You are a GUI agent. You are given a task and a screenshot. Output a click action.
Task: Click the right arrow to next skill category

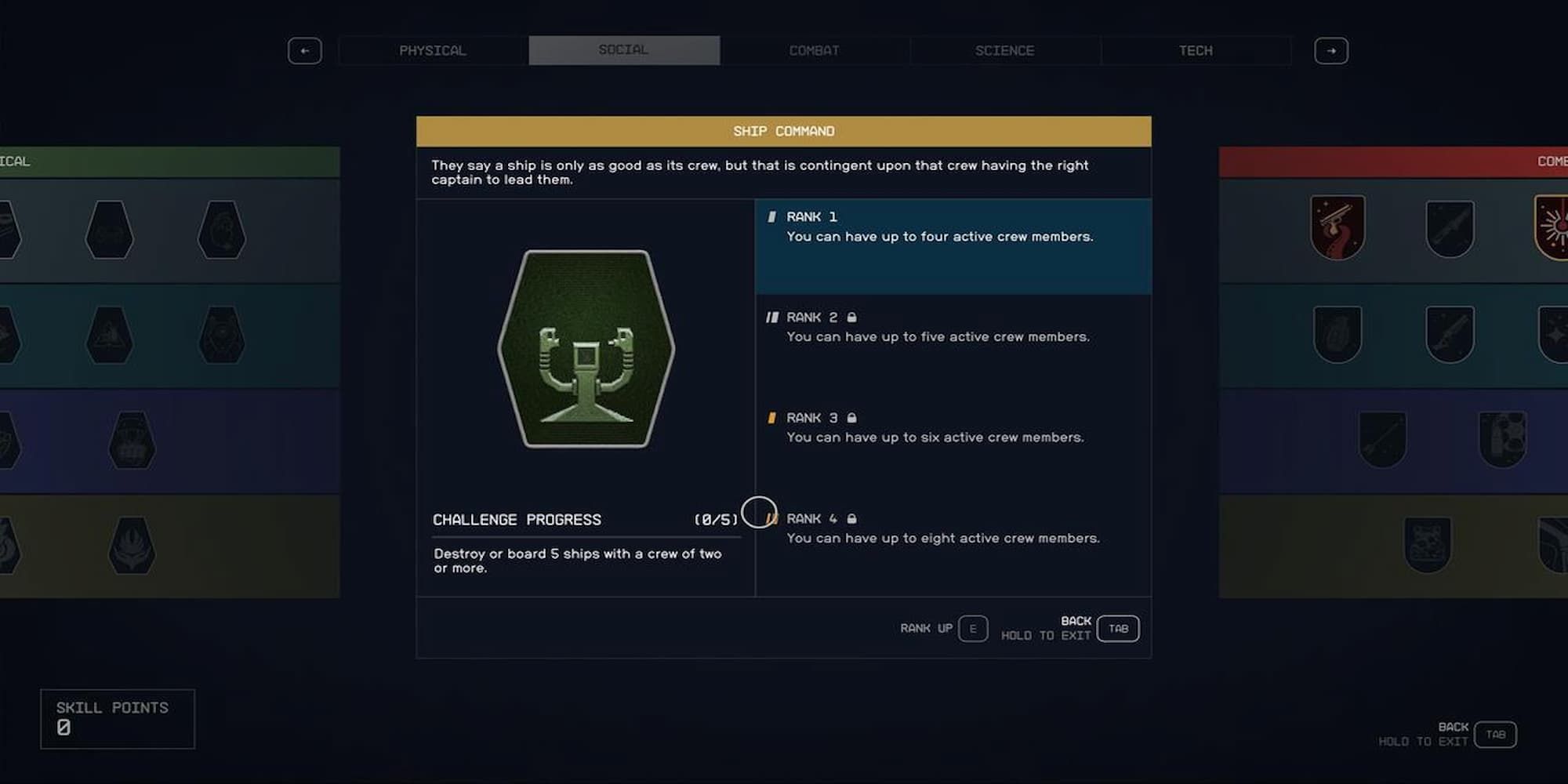tap(1330, 50)
